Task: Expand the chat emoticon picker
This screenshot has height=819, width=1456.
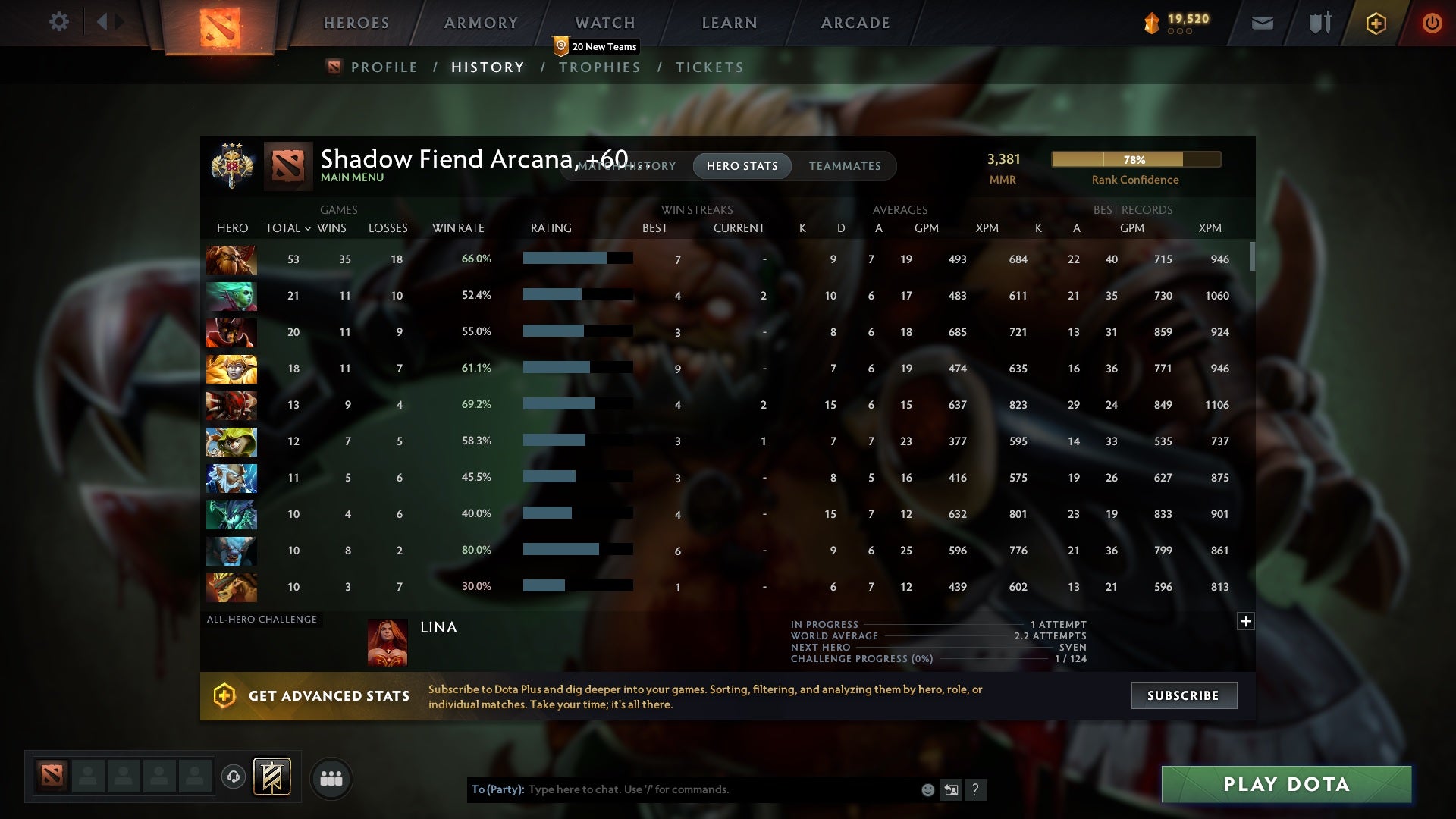Action: [x=927, y=789]
